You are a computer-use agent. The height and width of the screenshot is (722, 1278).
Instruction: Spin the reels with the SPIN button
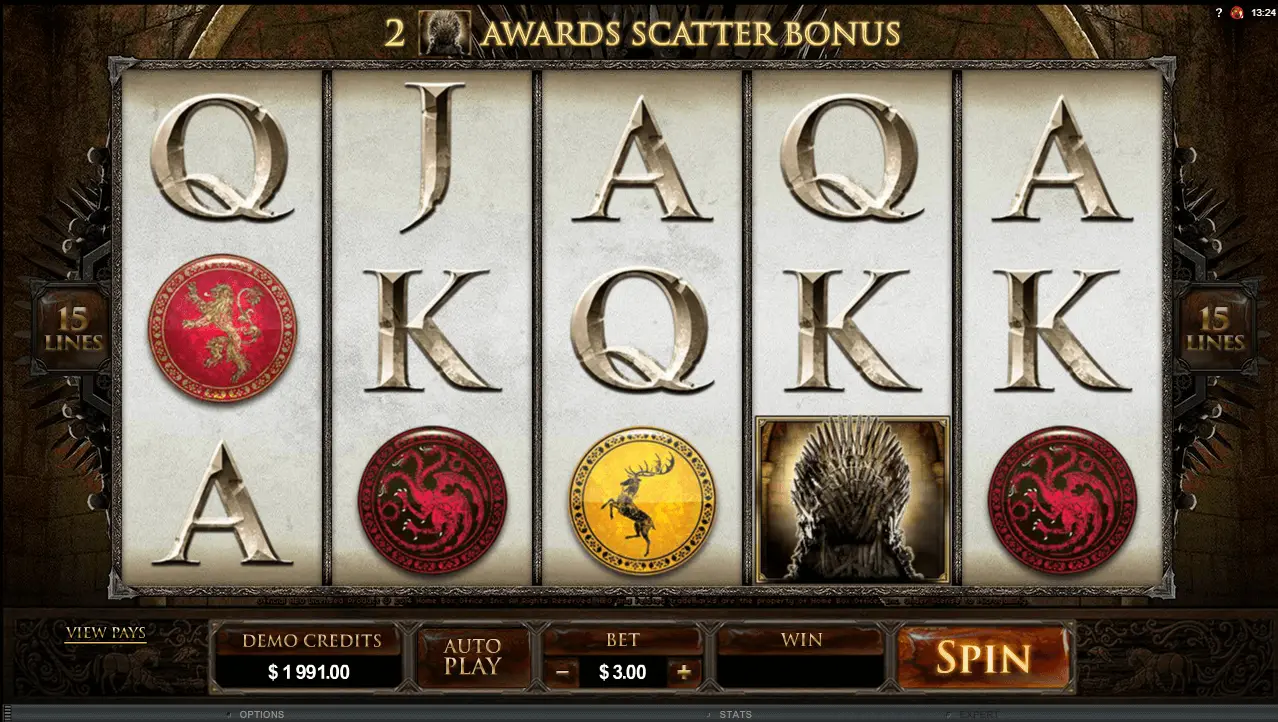[x=983, y=657]
